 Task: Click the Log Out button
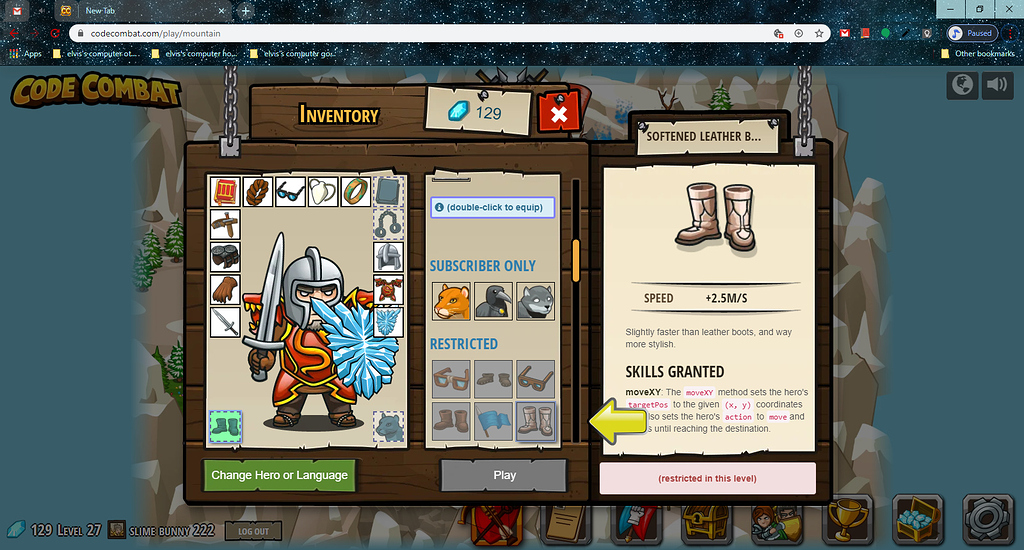click(x=253, y=531)
